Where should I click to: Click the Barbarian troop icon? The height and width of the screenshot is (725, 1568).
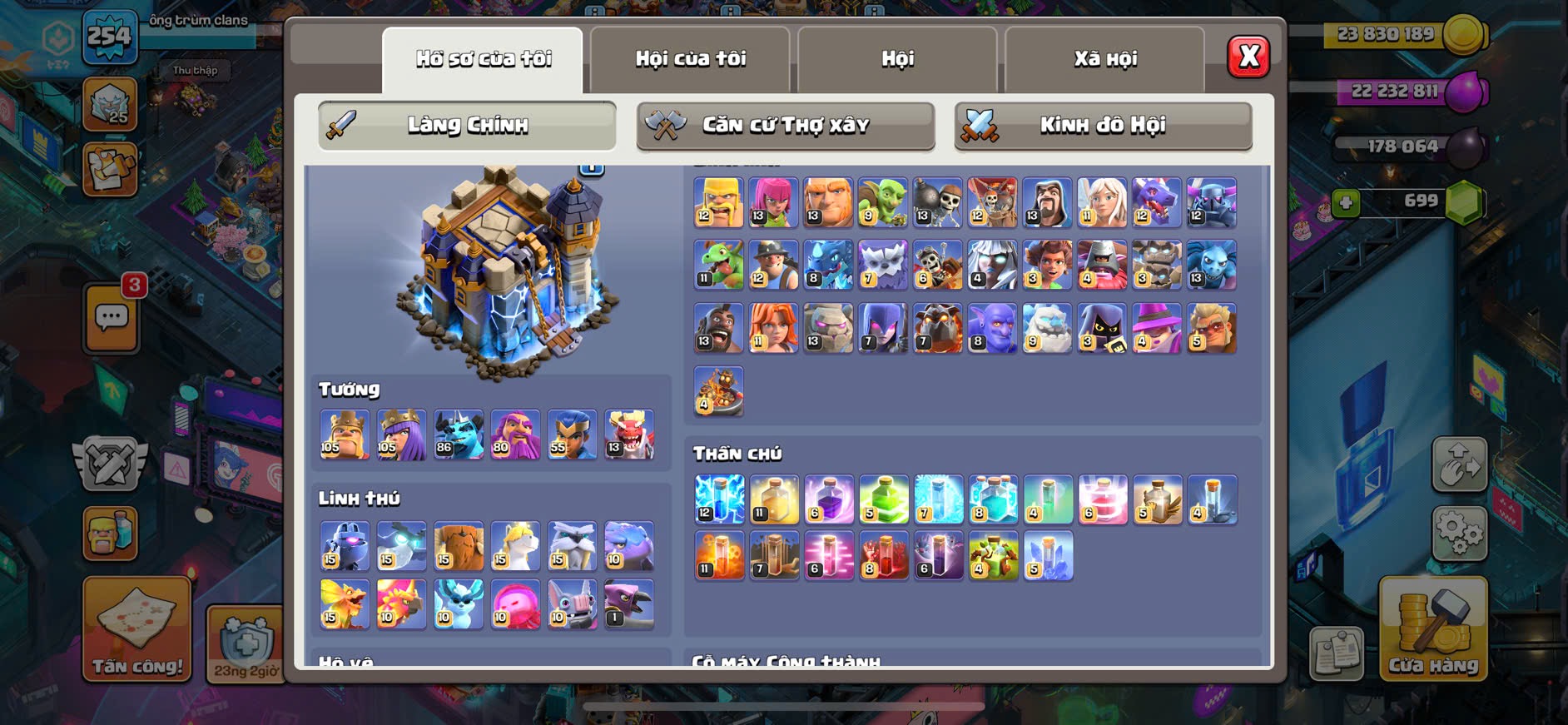718,202
